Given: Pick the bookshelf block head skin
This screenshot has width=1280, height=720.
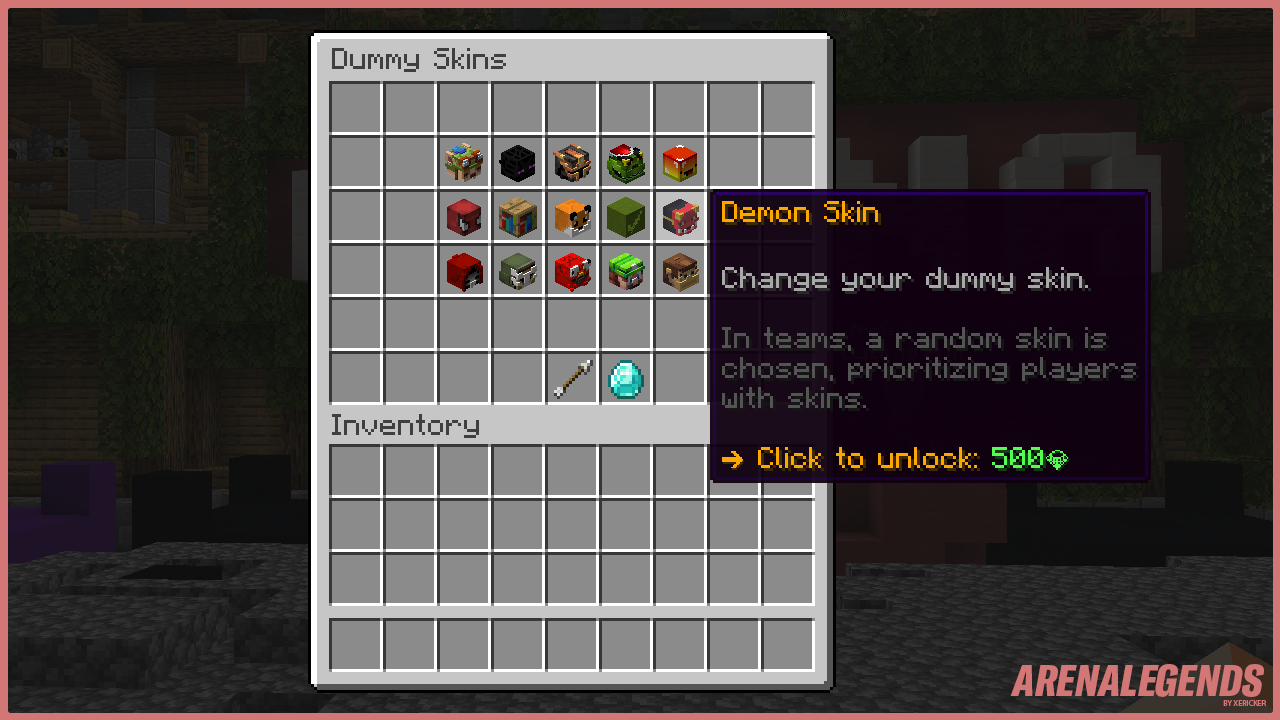Looking at the screenshot, I should [x=518, y=216].
